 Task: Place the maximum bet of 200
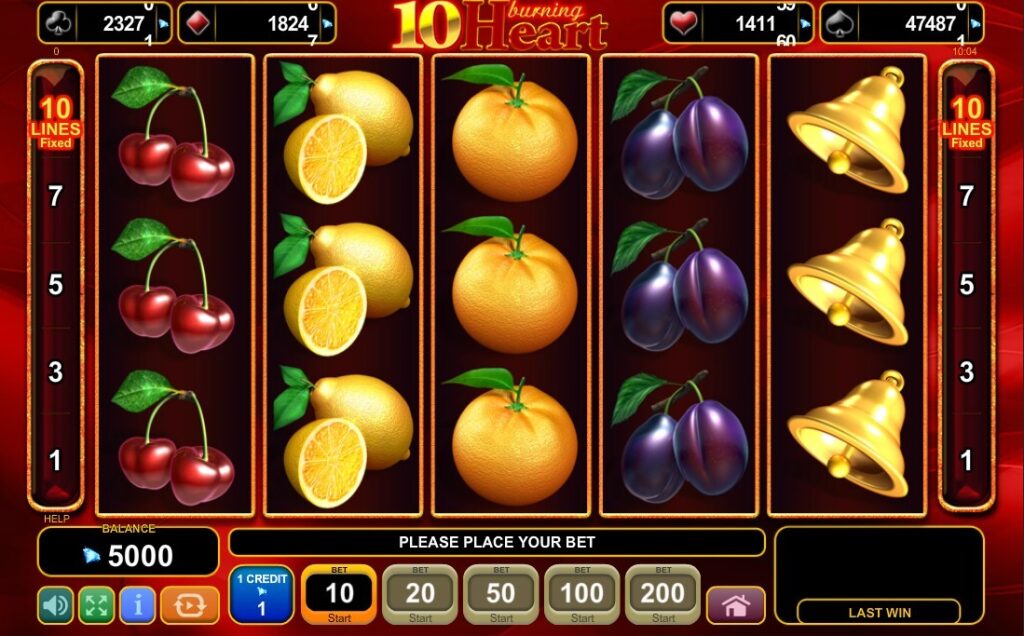click(x=662, y=595)
